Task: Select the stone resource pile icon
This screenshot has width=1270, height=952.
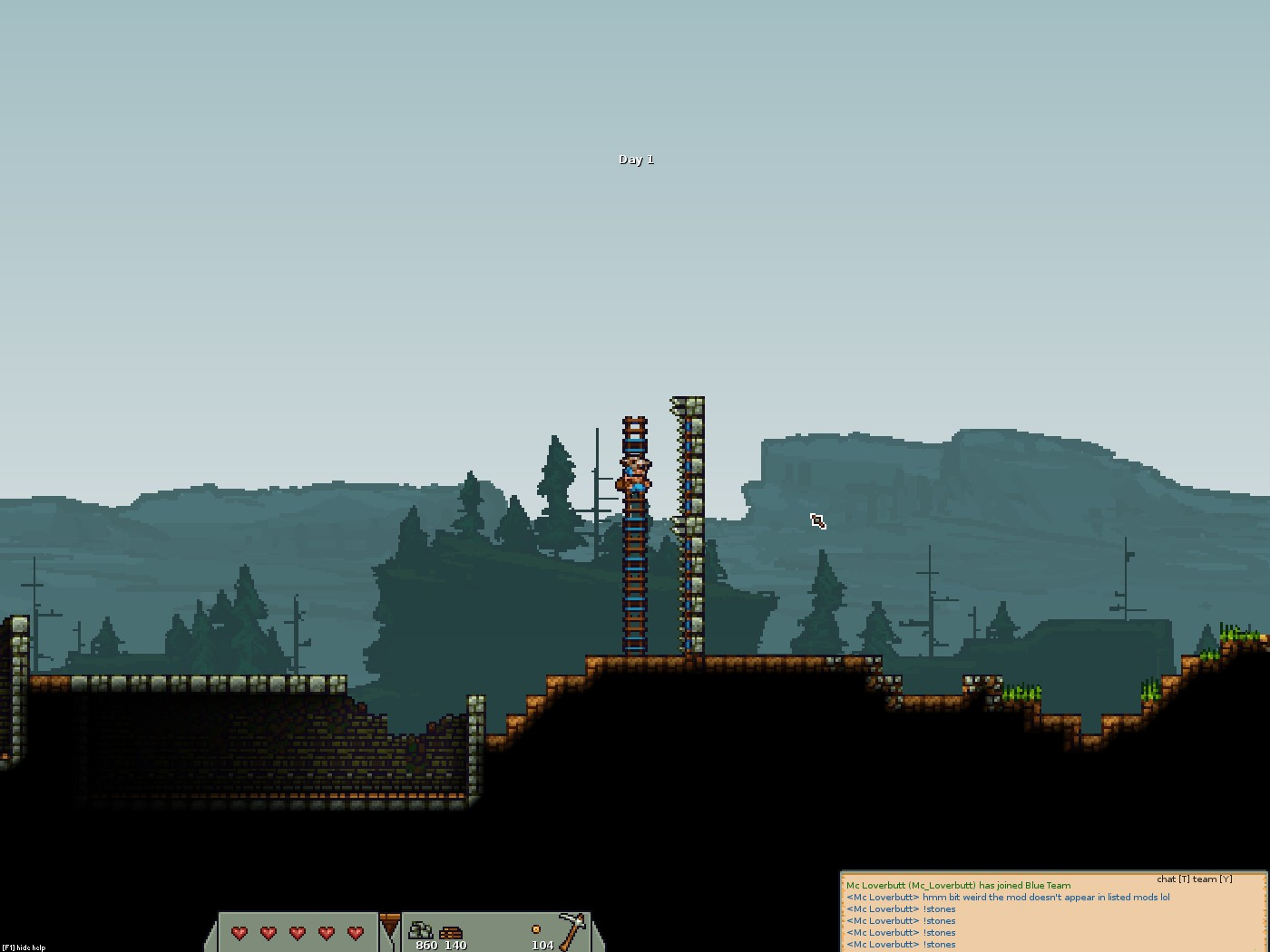Action: click(x=420, y=929)
